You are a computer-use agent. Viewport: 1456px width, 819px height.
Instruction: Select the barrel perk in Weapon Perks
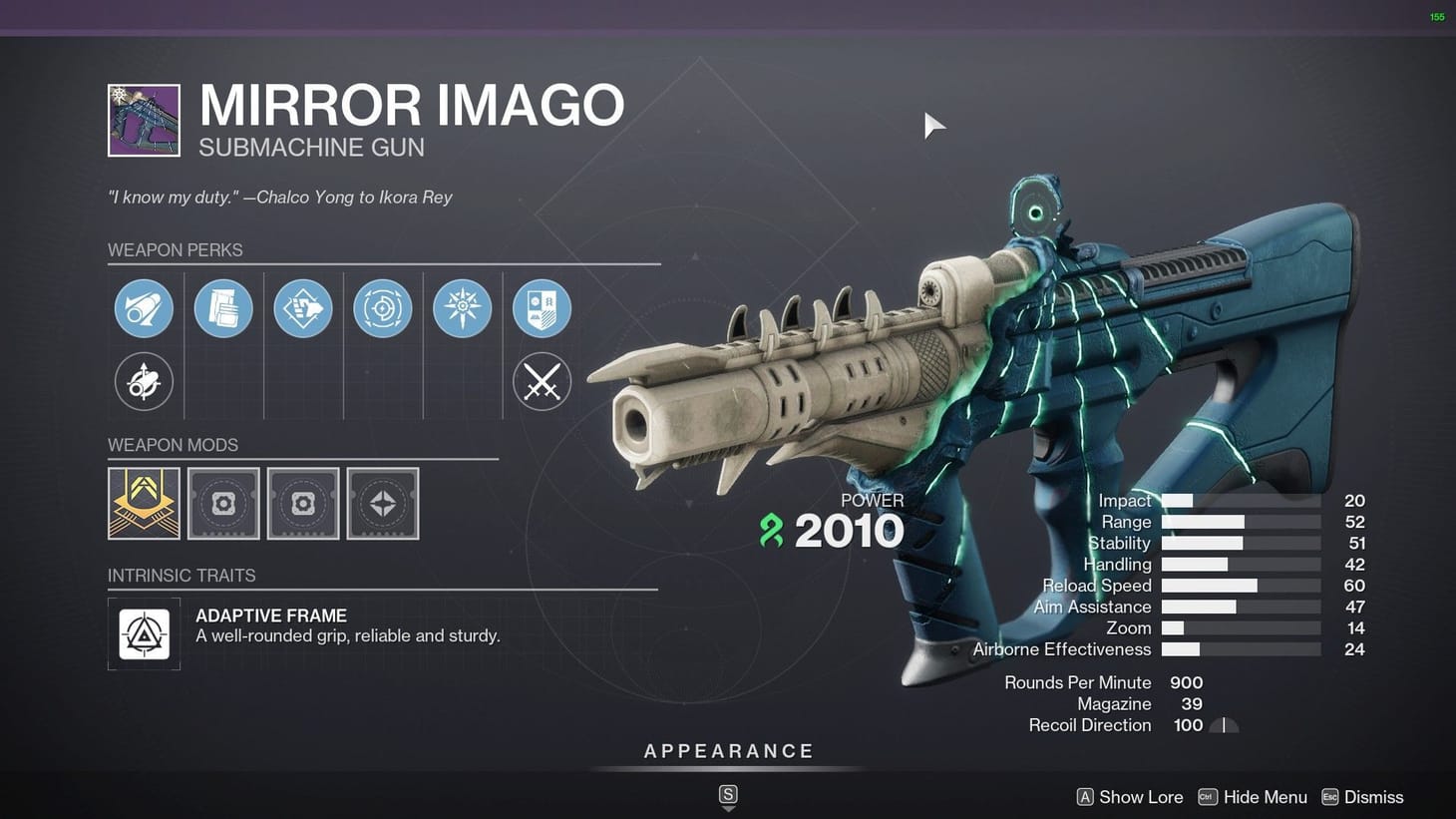[144, 308]
